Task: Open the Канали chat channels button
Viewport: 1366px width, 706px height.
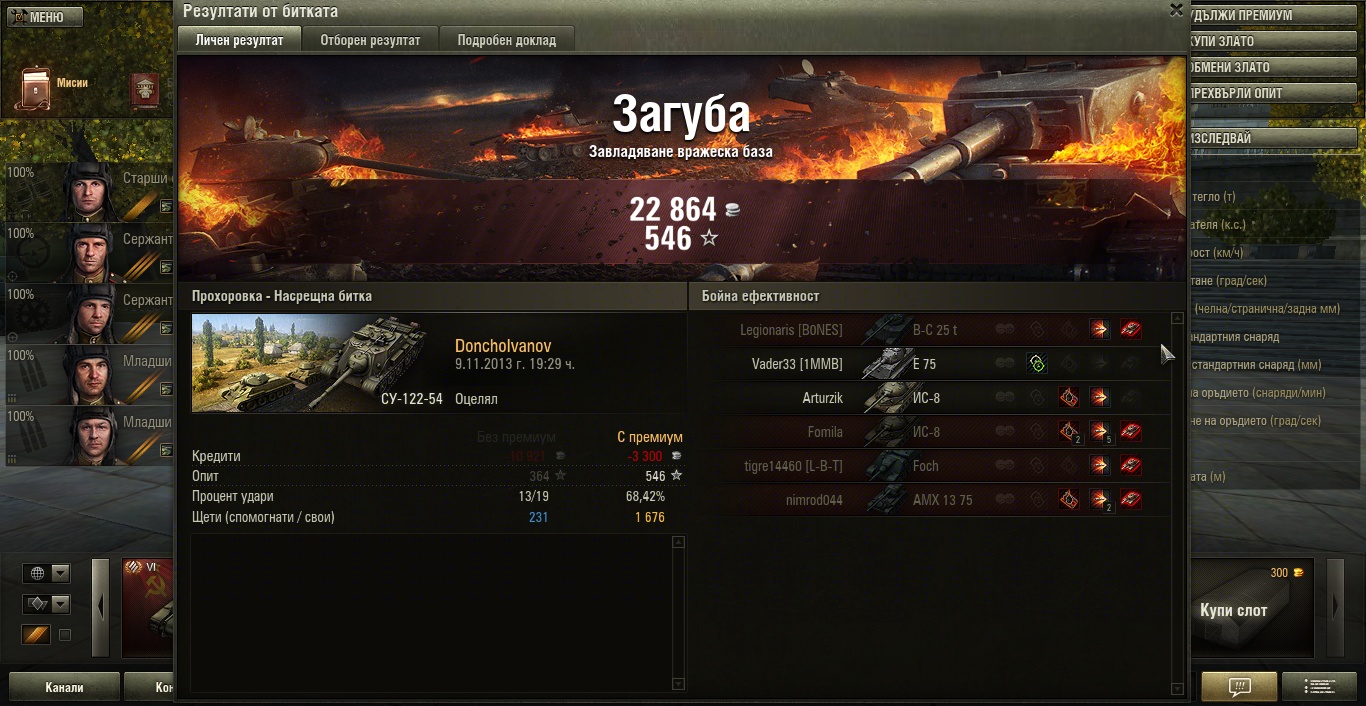Action: (x=64, y=687)
